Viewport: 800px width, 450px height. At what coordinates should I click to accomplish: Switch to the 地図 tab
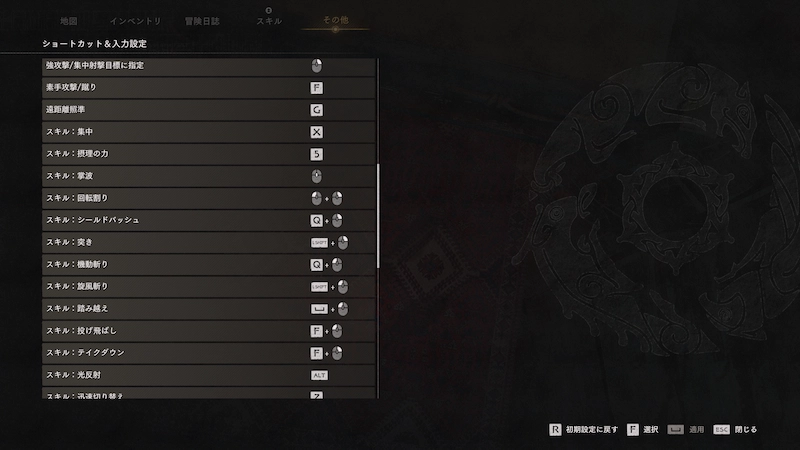coord(68,20)
